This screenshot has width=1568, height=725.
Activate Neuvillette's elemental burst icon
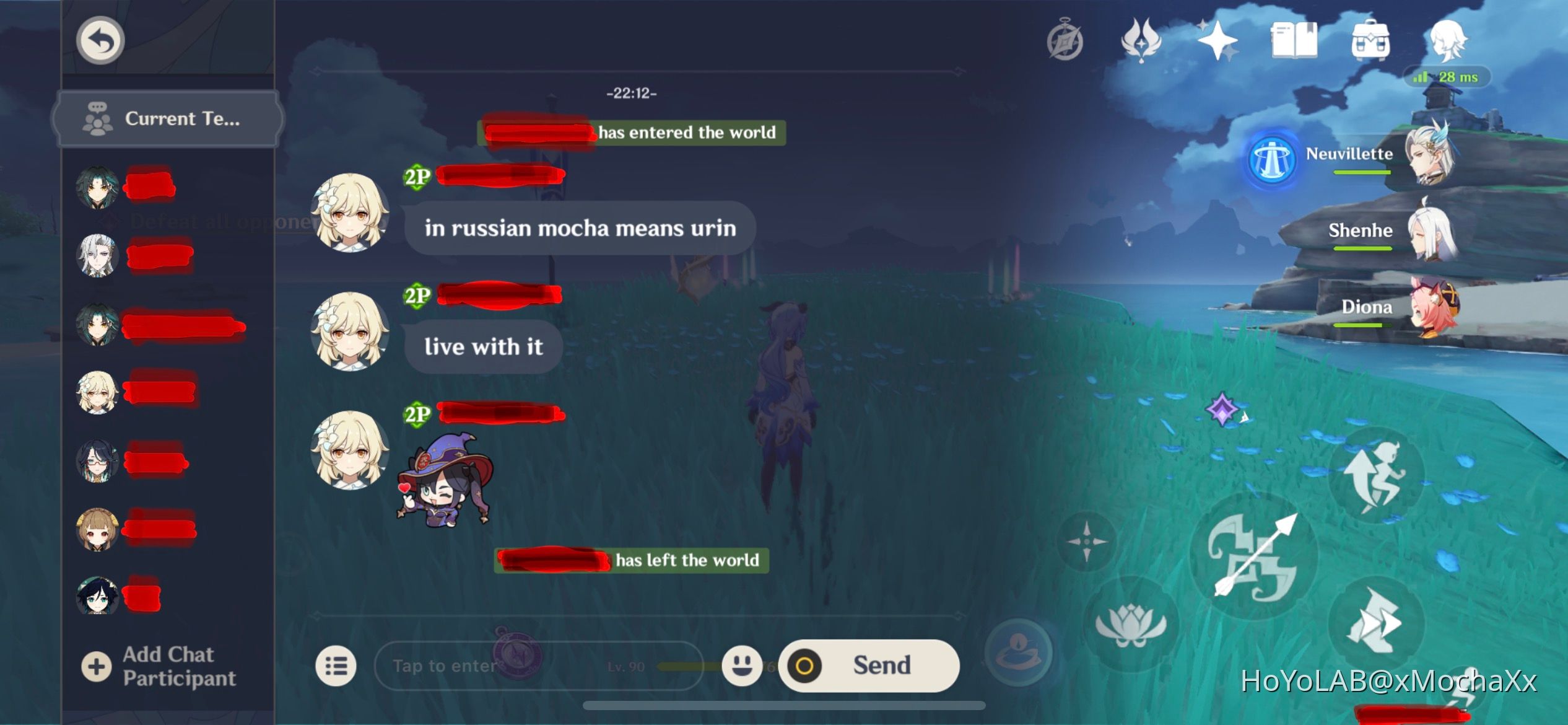coord(1271,160)
